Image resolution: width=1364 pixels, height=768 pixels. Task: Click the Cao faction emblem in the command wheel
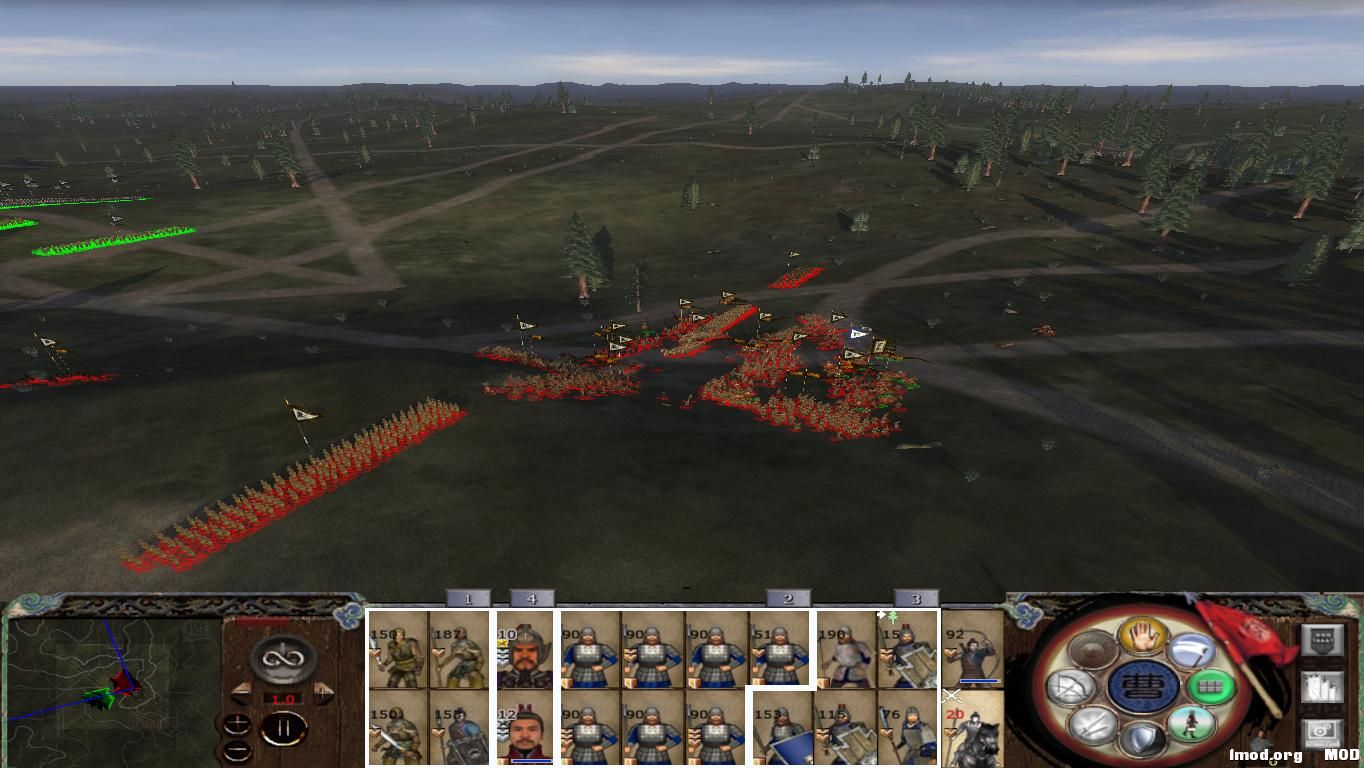click(1141, 687)
